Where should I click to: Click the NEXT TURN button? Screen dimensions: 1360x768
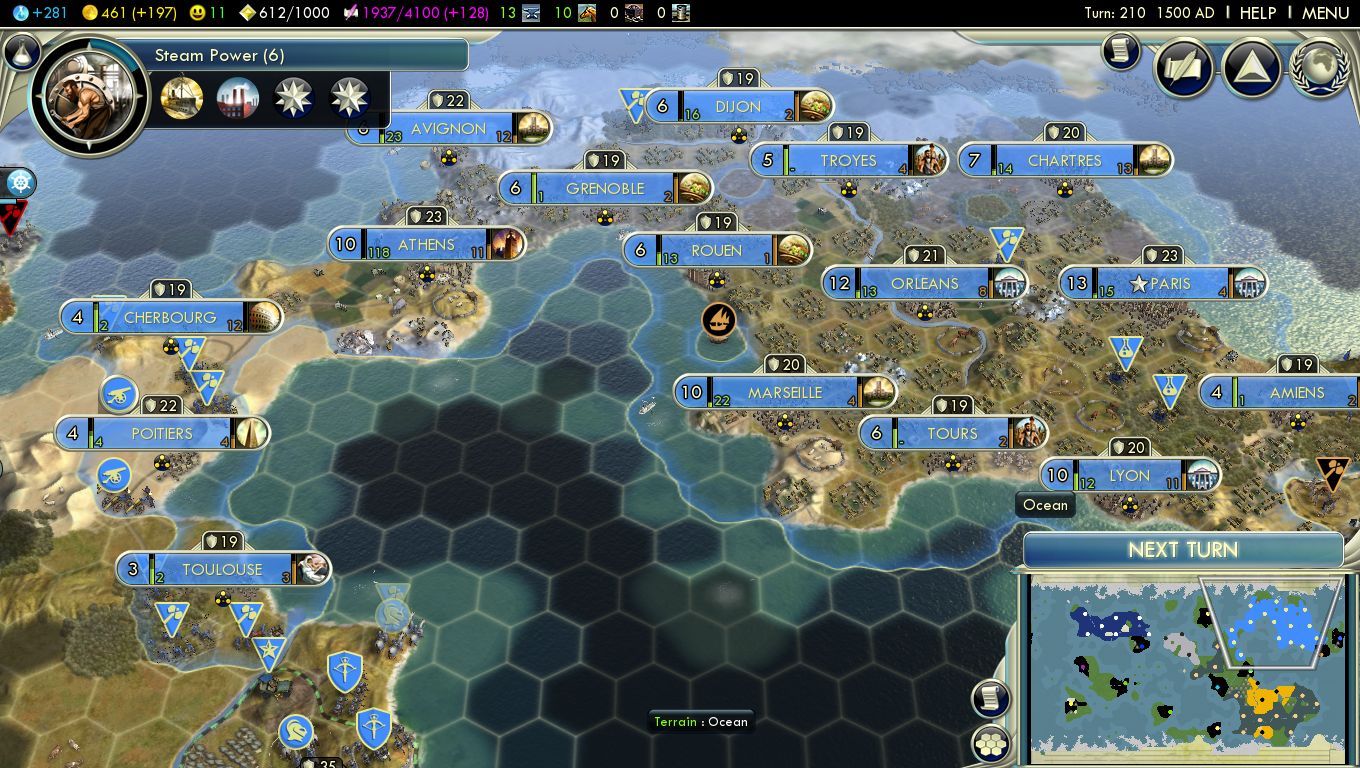(x=1182, y=550)
